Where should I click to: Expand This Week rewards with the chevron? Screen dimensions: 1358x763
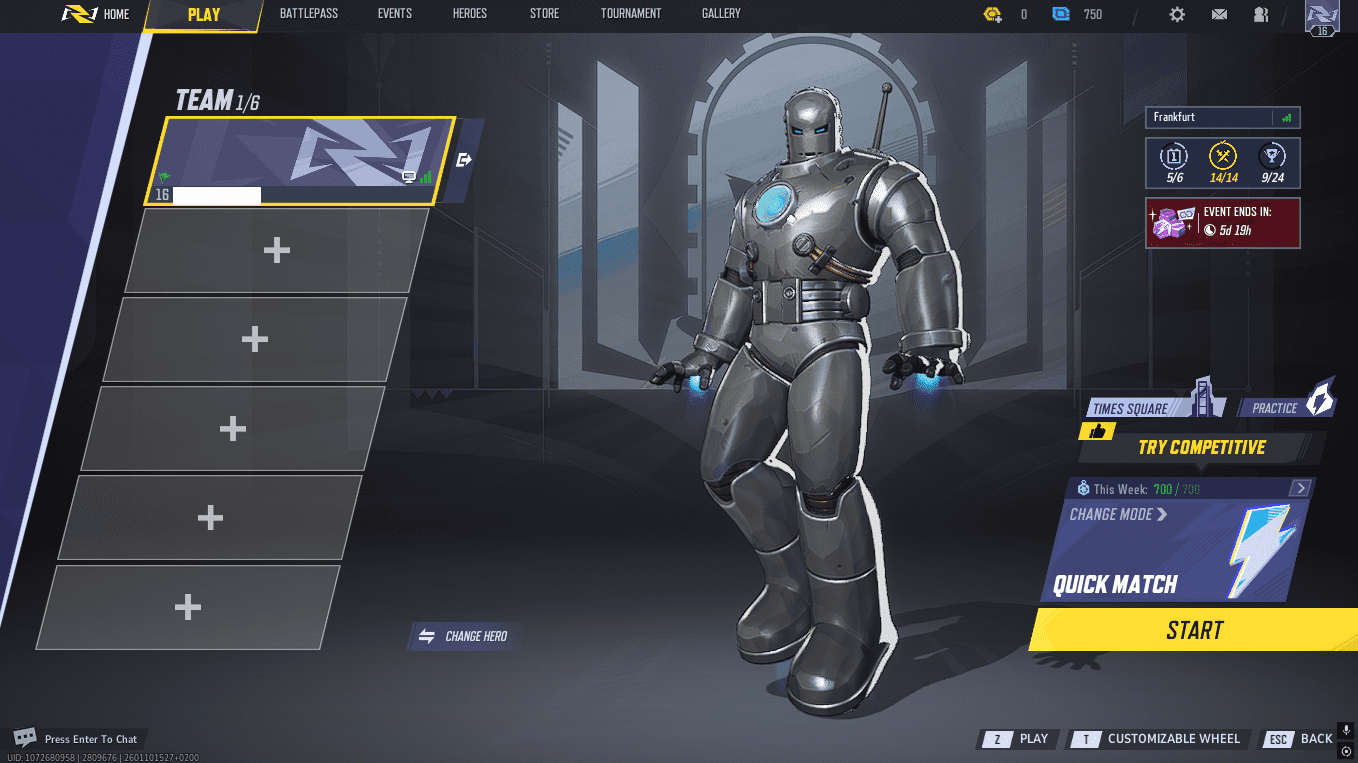(x=1300, y=488)
